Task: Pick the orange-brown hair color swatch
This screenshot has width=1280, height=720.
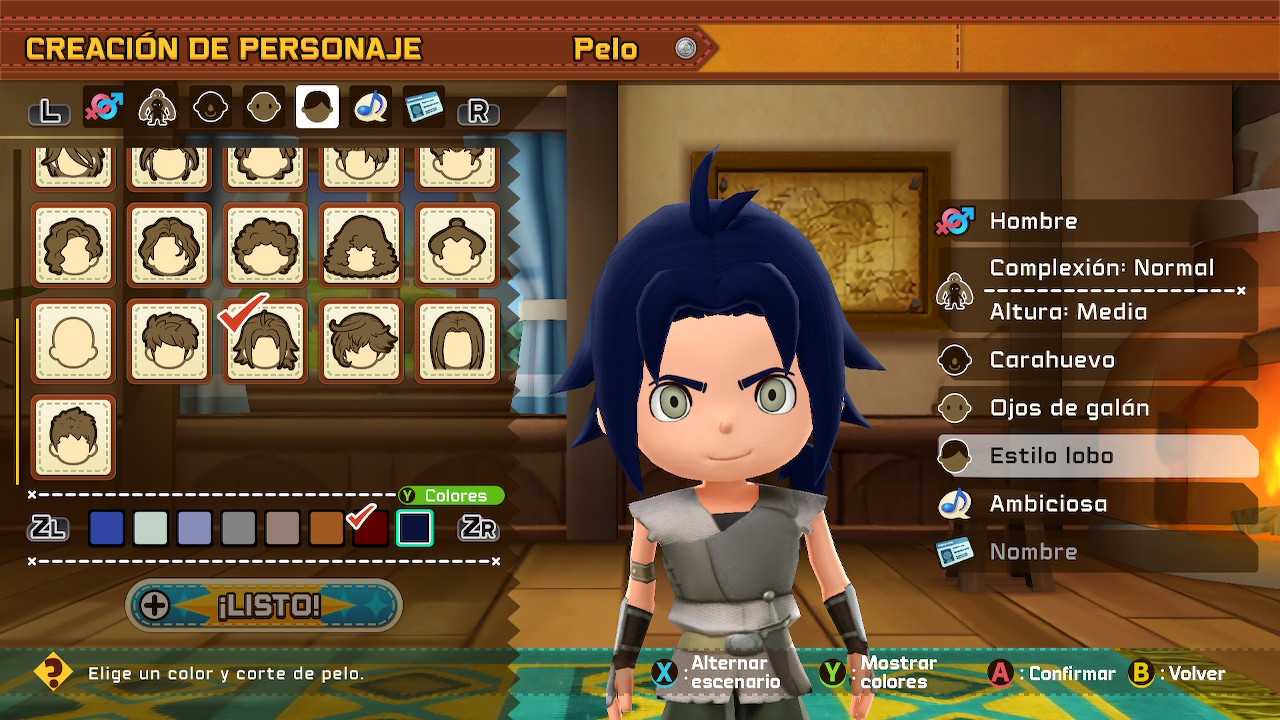Action: 326,528
